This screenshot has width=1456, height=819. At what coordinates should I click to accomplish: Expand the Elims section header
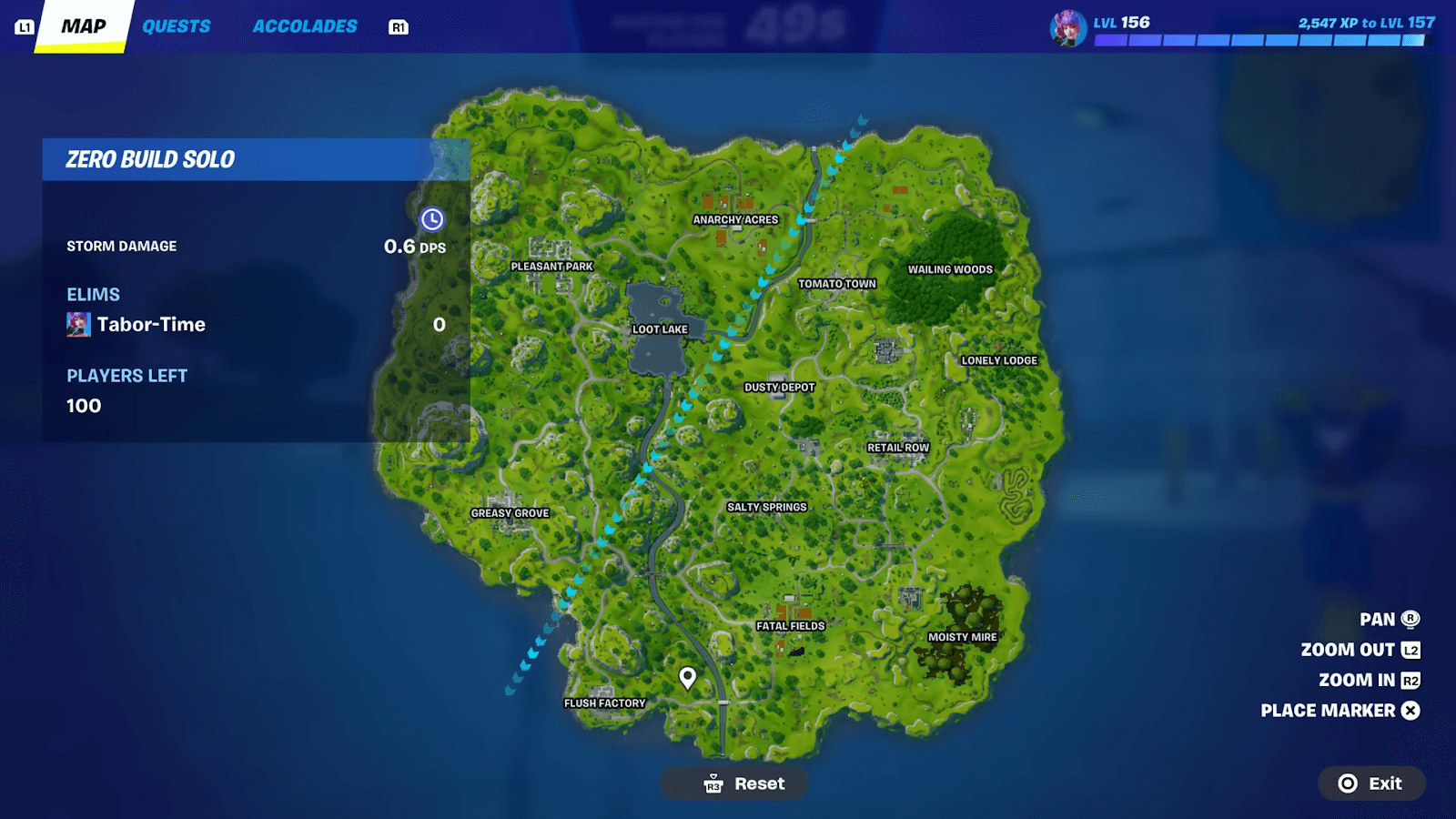[x=92, y=294]
